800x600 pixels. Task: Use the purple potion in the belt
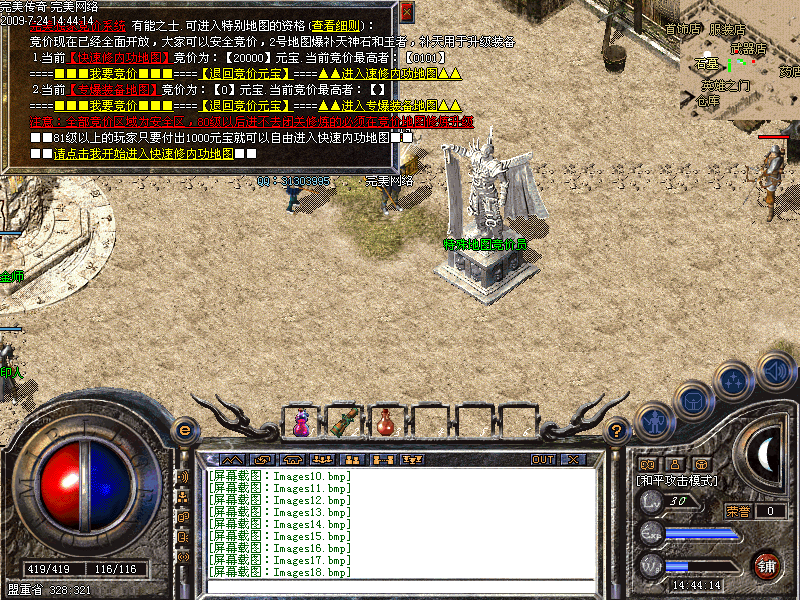(301, 424)
